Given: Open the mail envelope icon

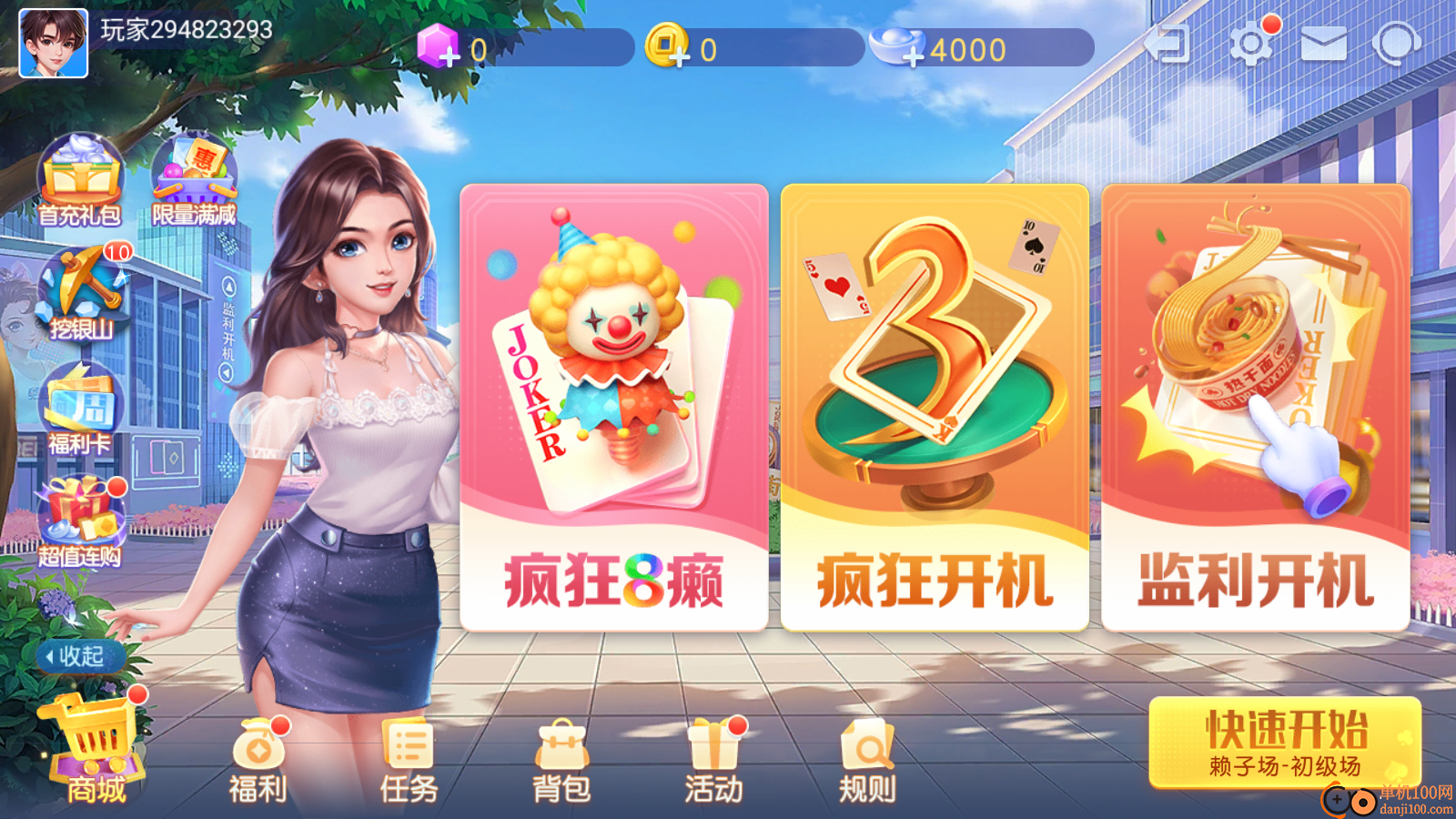Looking at the screenshot, I should (1324, 42).
